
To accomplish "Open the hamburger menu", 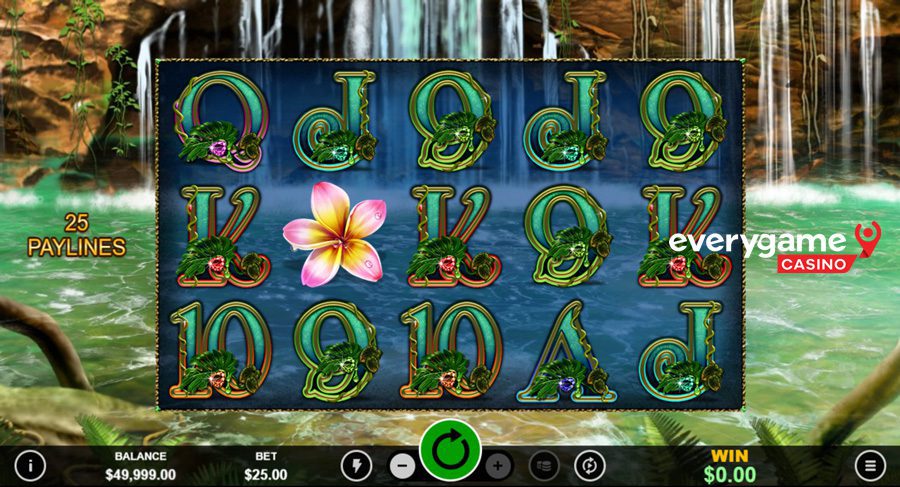I will (870, 465).
